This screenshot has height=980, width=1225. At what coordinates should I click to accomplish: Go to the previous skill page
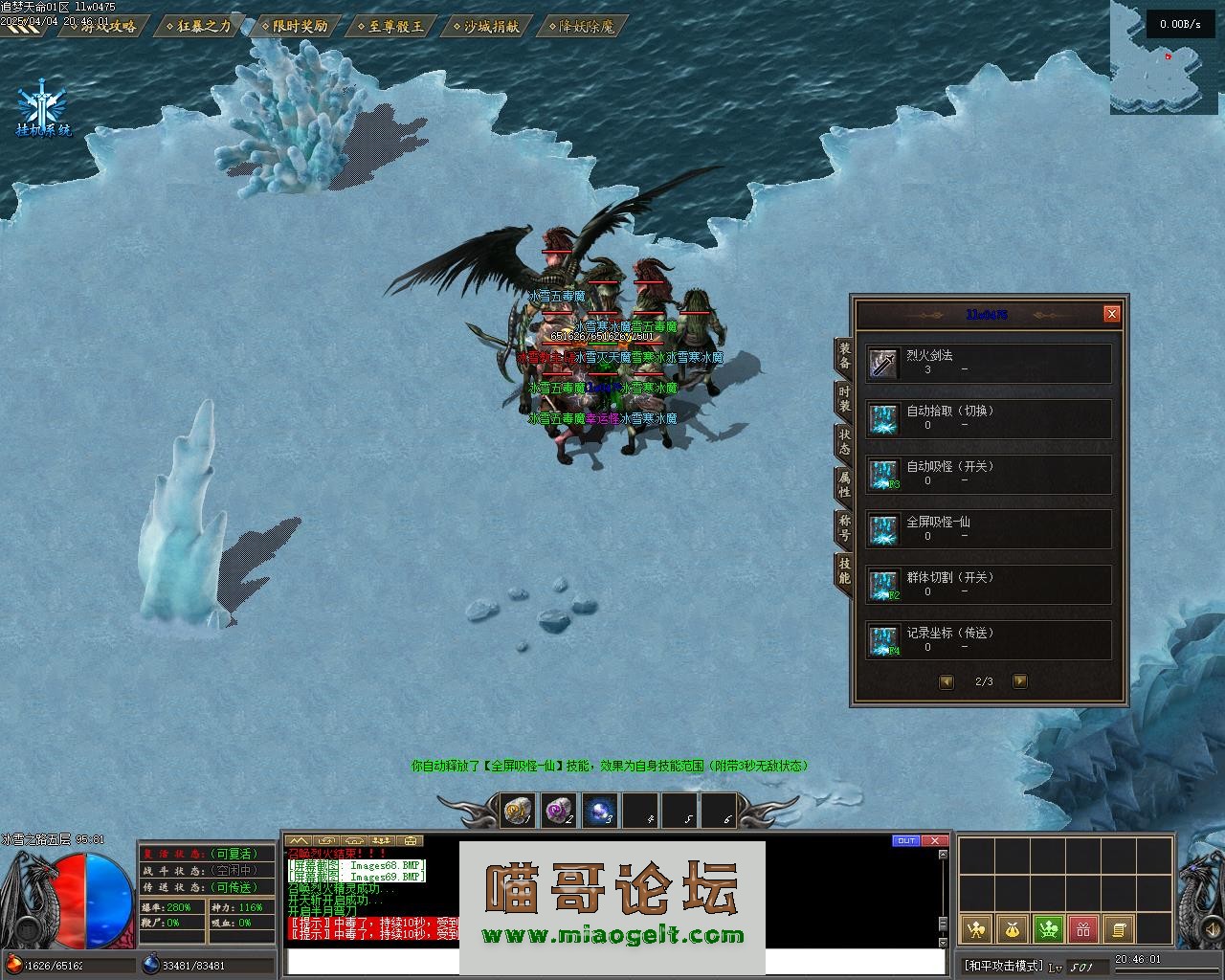pyautogui.click(x=947, y=681)
